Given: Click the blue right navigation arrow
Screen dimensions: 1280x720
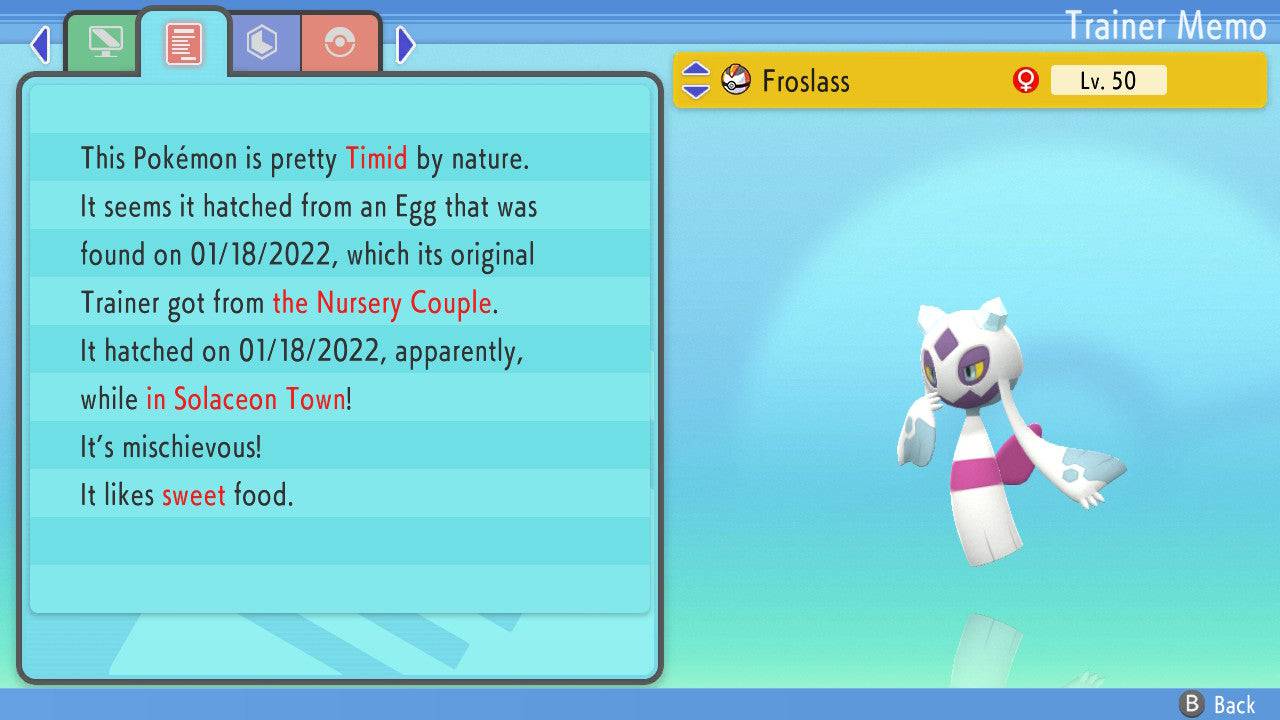Looking at the screenshot, I should click(404, 44).
